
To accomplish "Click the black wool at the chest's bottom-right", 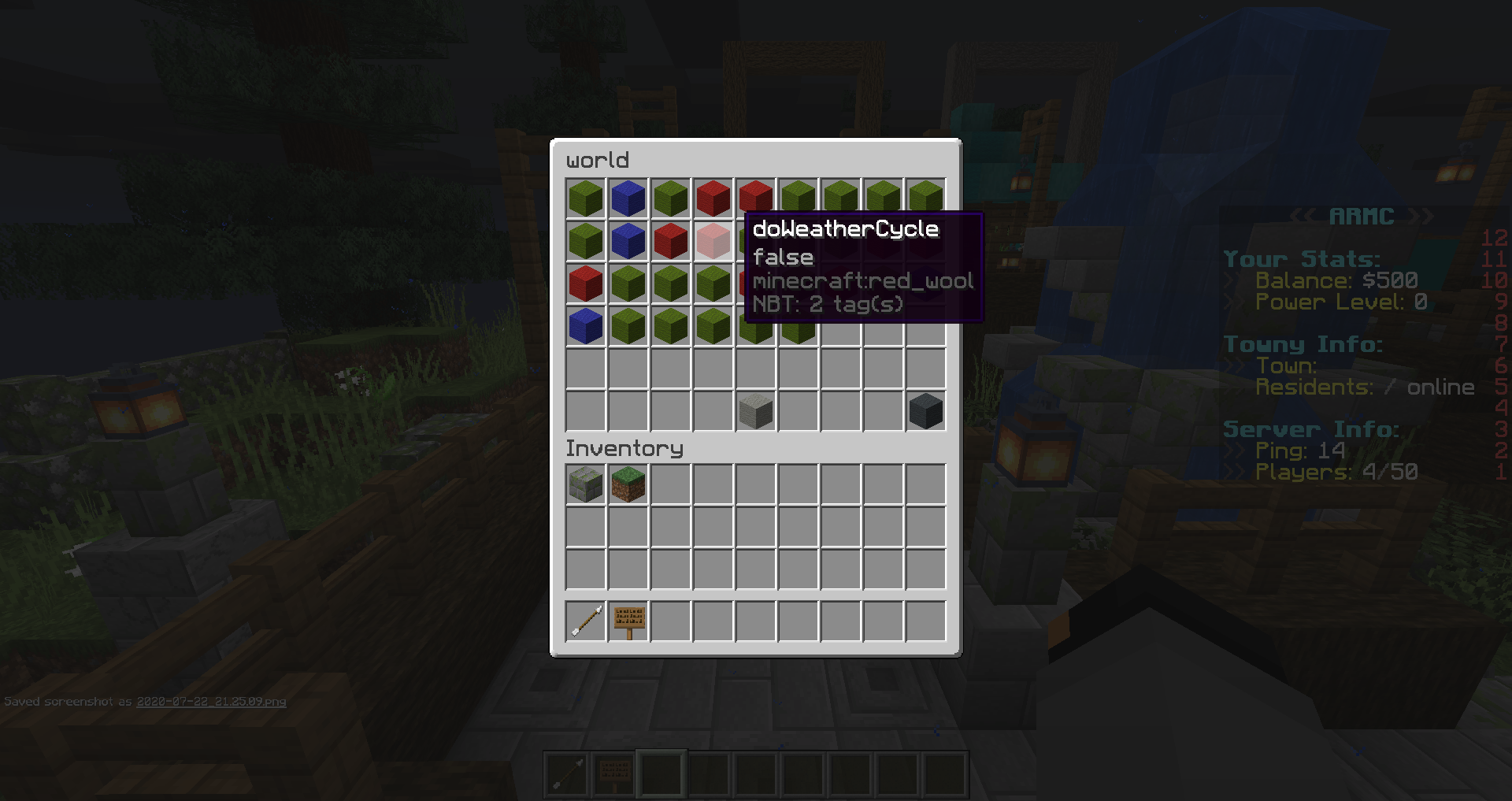I will point(925,410).
